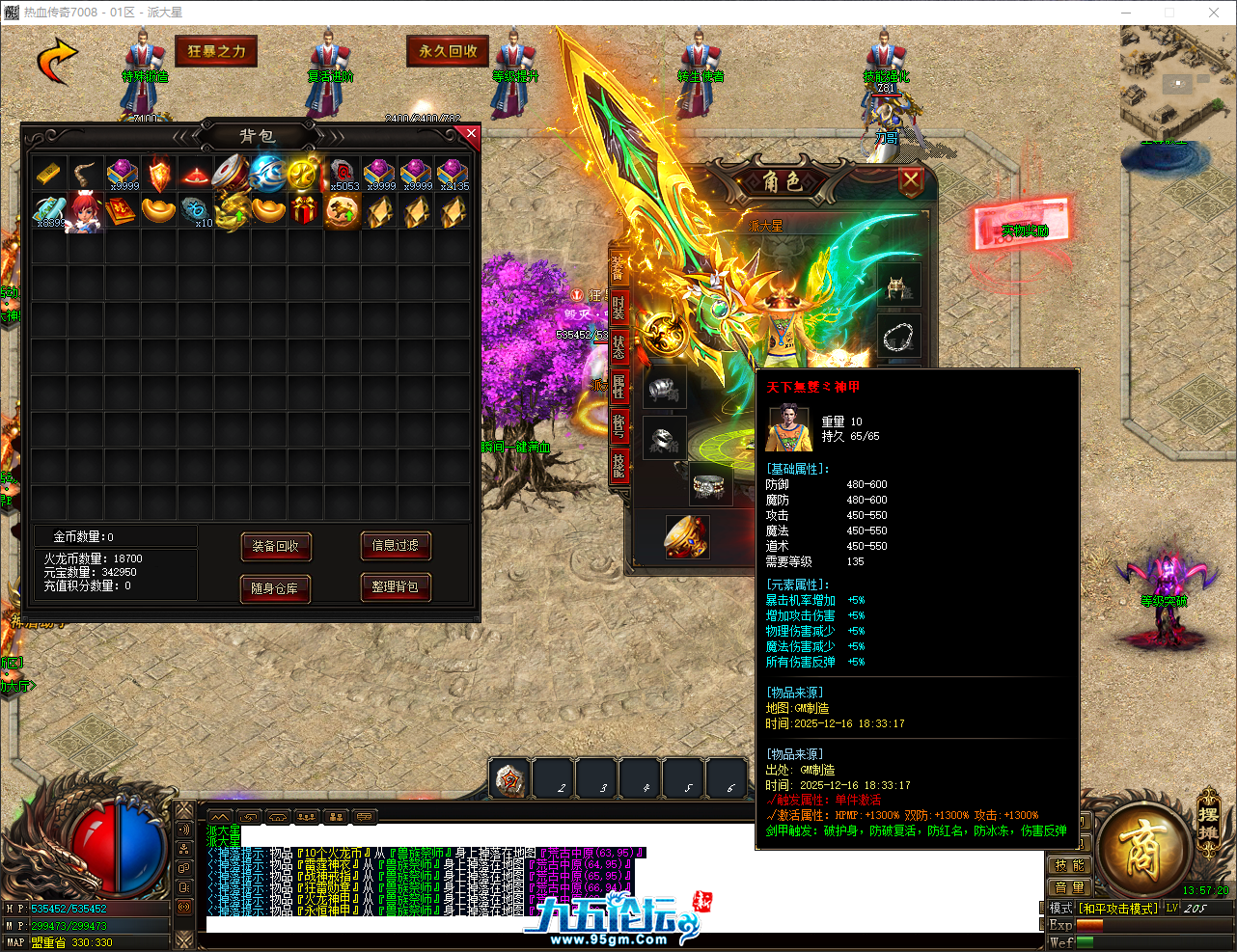The width and height of the screenshot is (1237, 952).
Task: Switch to the 时装 costume tab
Action: coord(618,307)
